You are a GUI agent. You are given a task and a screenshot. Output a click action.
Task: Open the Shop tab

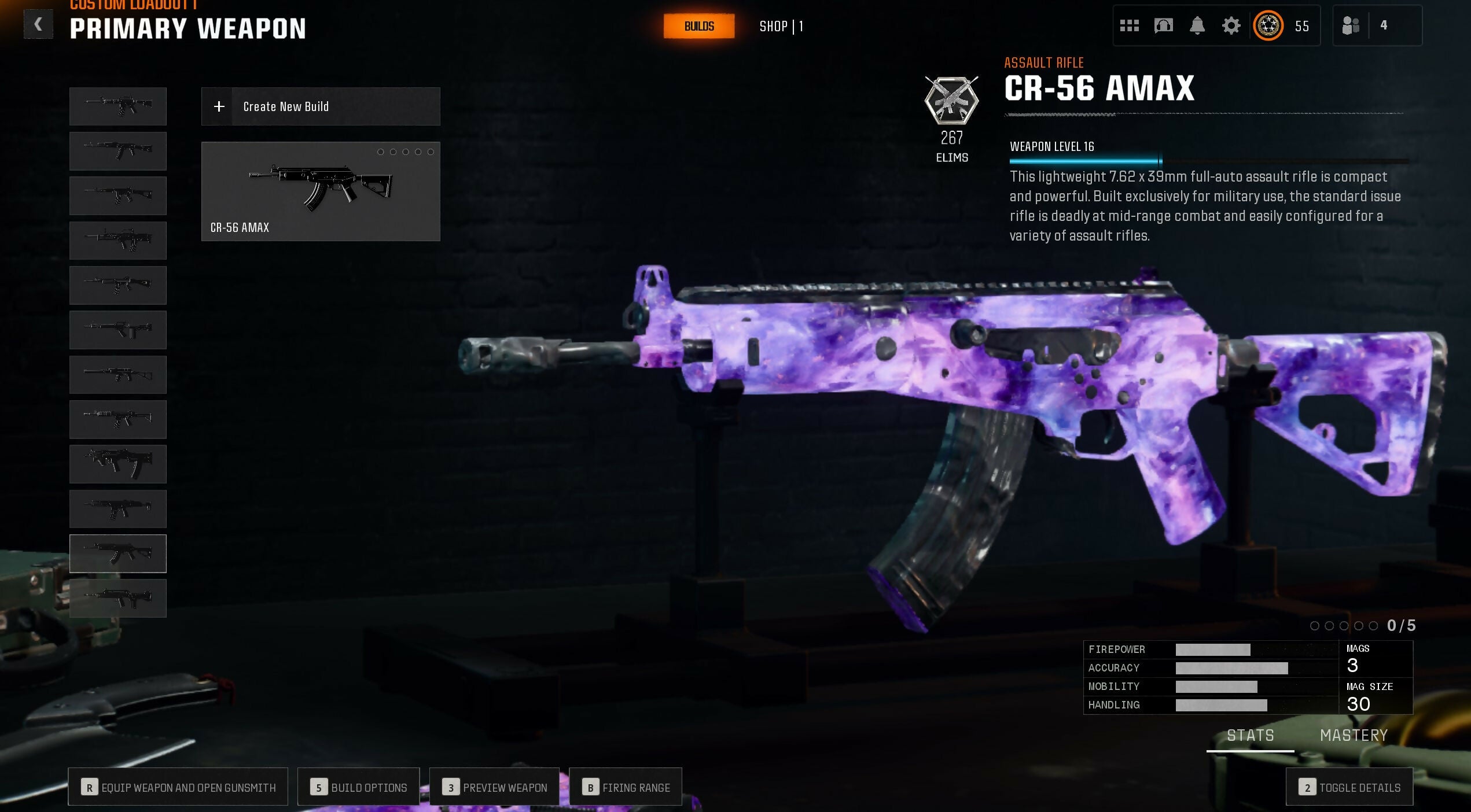[780, 27]
